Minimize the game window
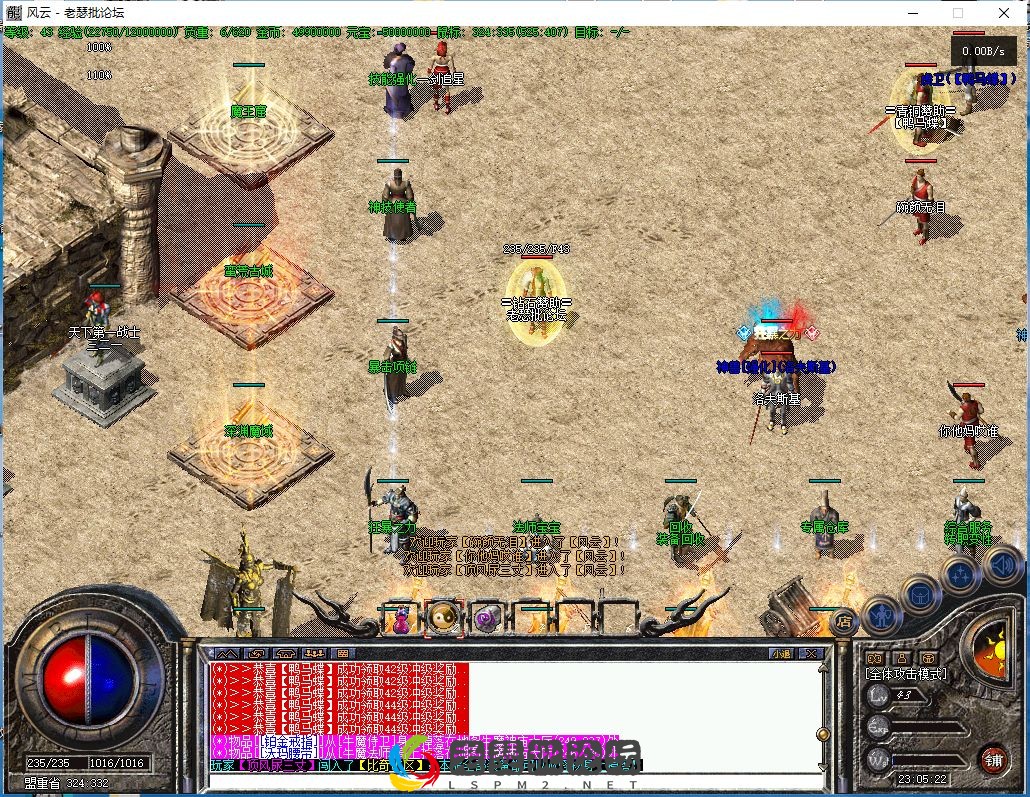Image resolution: width=1030 pixels, height=797 pixels. coord(912,12)
